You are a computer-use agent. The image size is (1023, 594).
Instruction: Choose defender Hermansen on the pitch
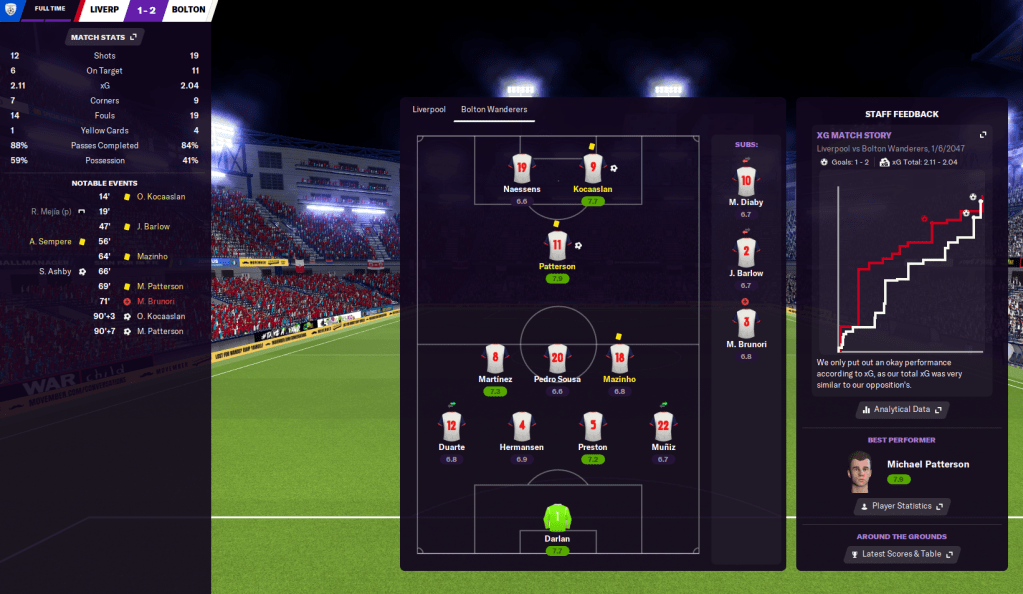[x=521, y=425]
